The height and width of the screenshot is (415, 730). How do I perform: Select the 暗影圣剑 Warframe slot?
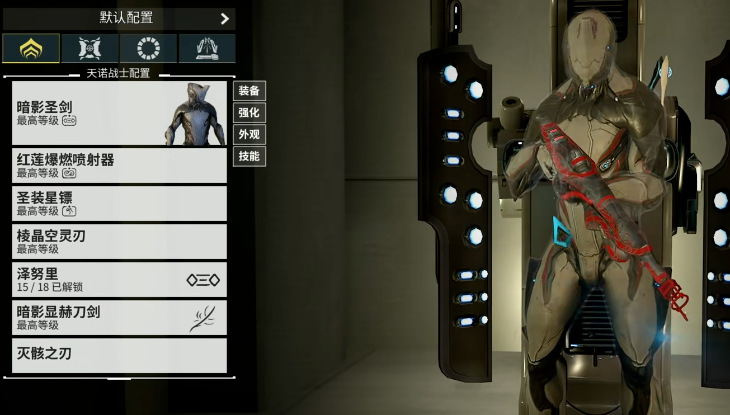(x=119, y=113)
